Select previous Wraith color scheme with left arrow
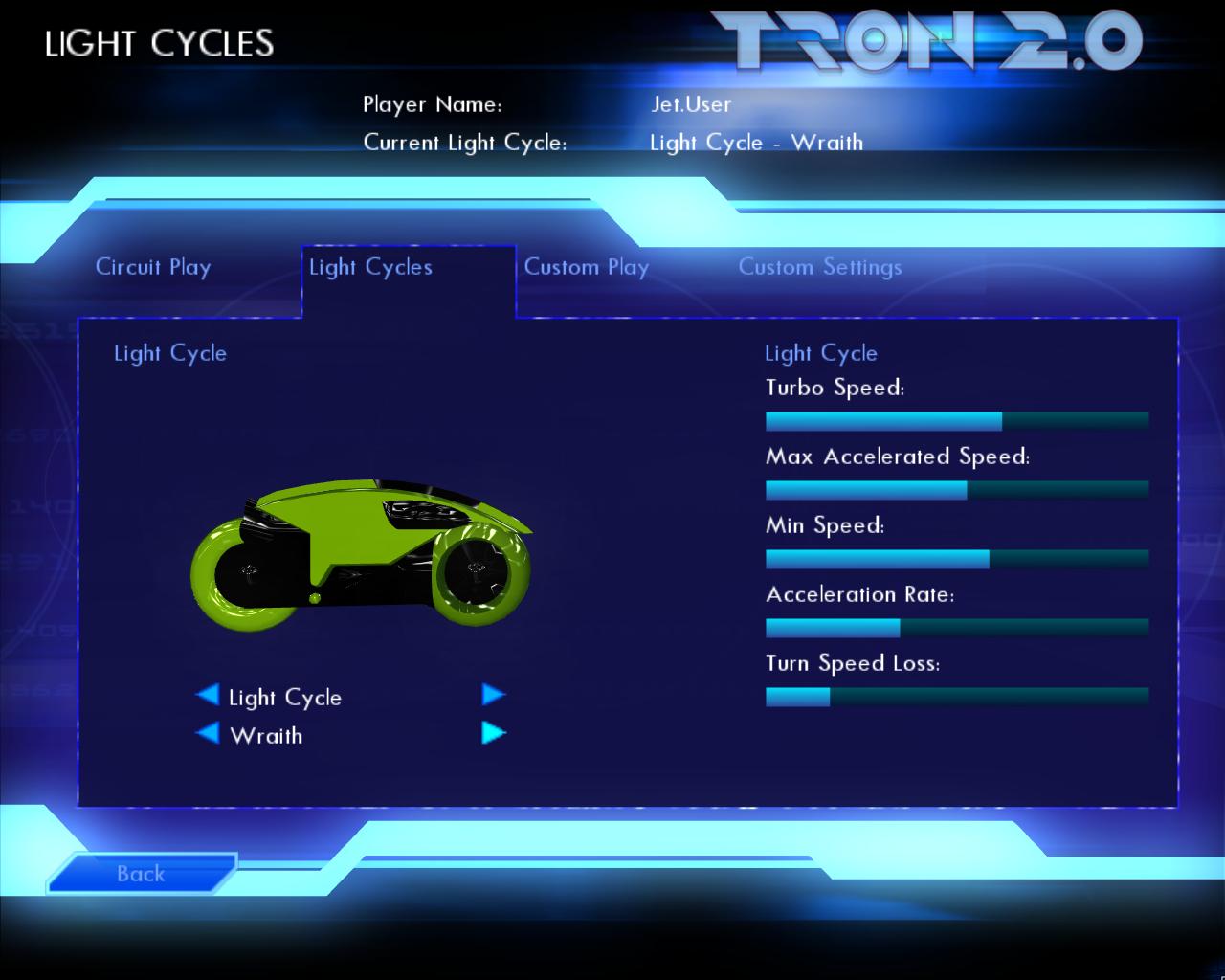 click(x=207, y=733)
